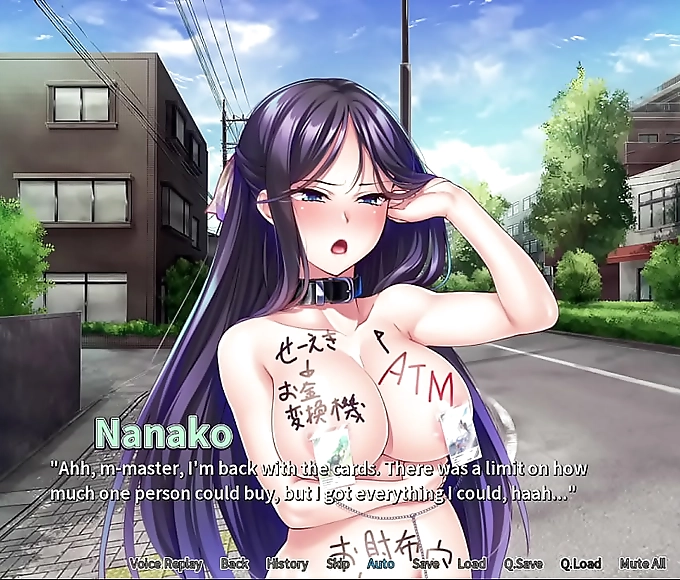The image size is (680, 580).
Task: Toggle Auto dialogue advance
Action: click(x=380, y=564)
